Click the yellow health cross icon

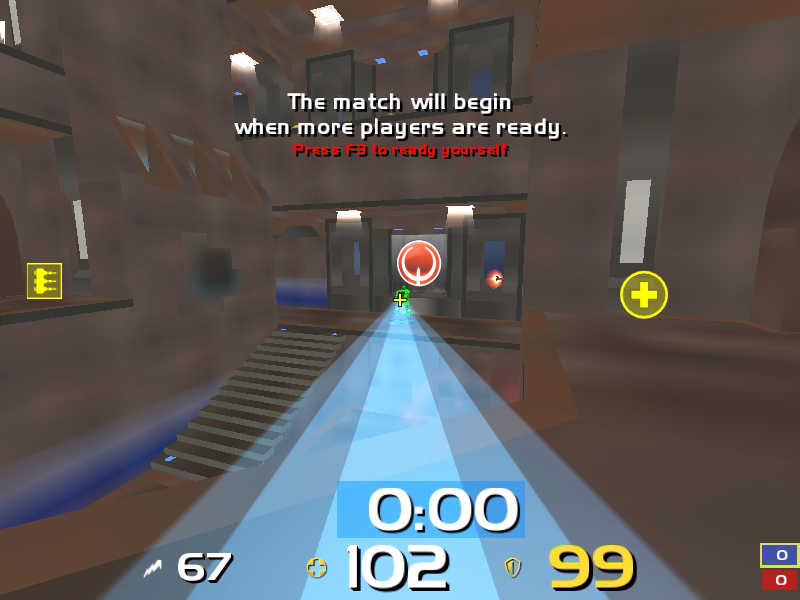317,569
